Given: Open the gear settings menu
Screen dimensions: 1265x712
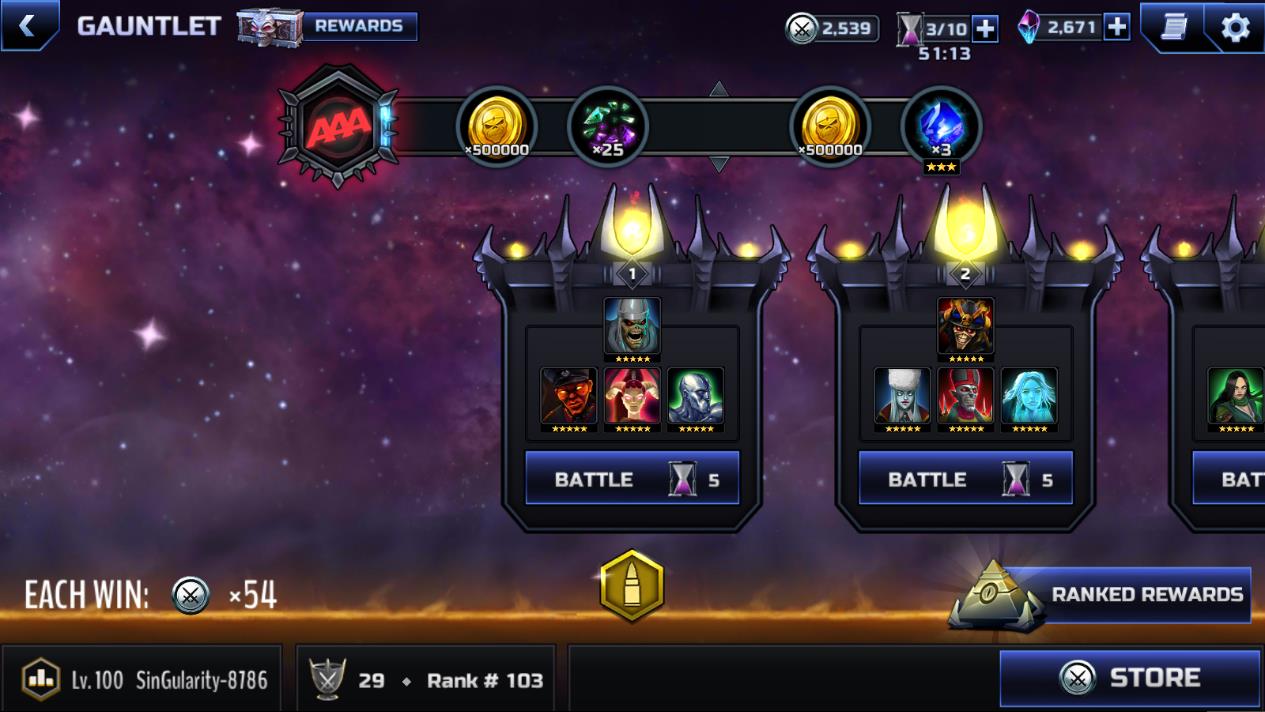Looking at the screenshot, I should [x=1235, y=27].
